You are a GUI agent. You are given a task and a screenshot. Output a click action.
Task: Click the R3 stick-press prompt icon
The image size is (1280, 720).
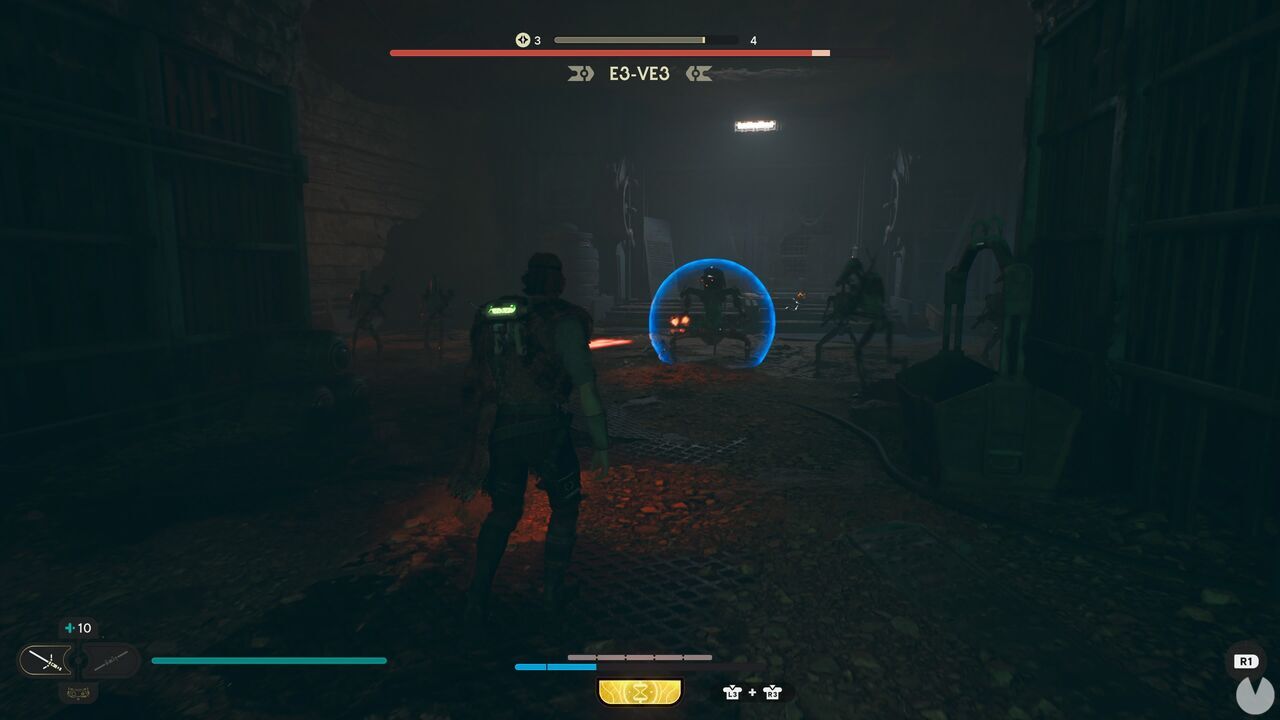[772, 692]
